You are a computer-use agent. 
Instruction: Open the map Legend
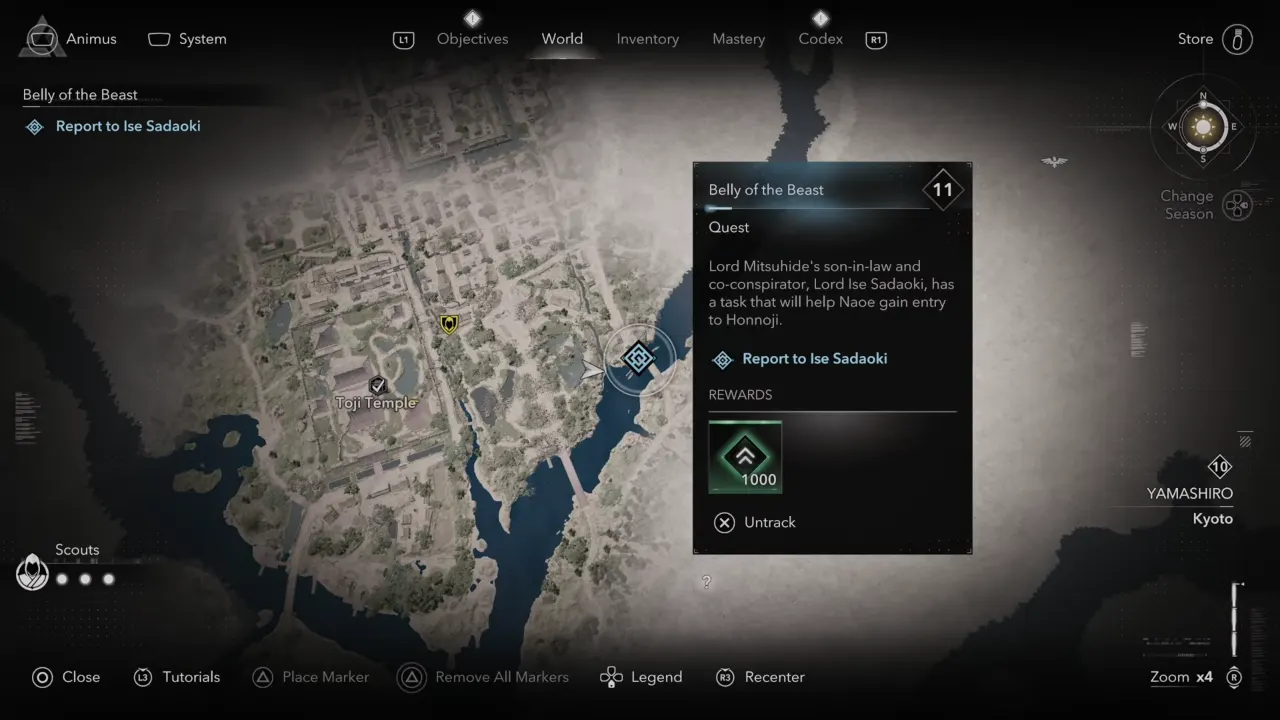point(641,677)
